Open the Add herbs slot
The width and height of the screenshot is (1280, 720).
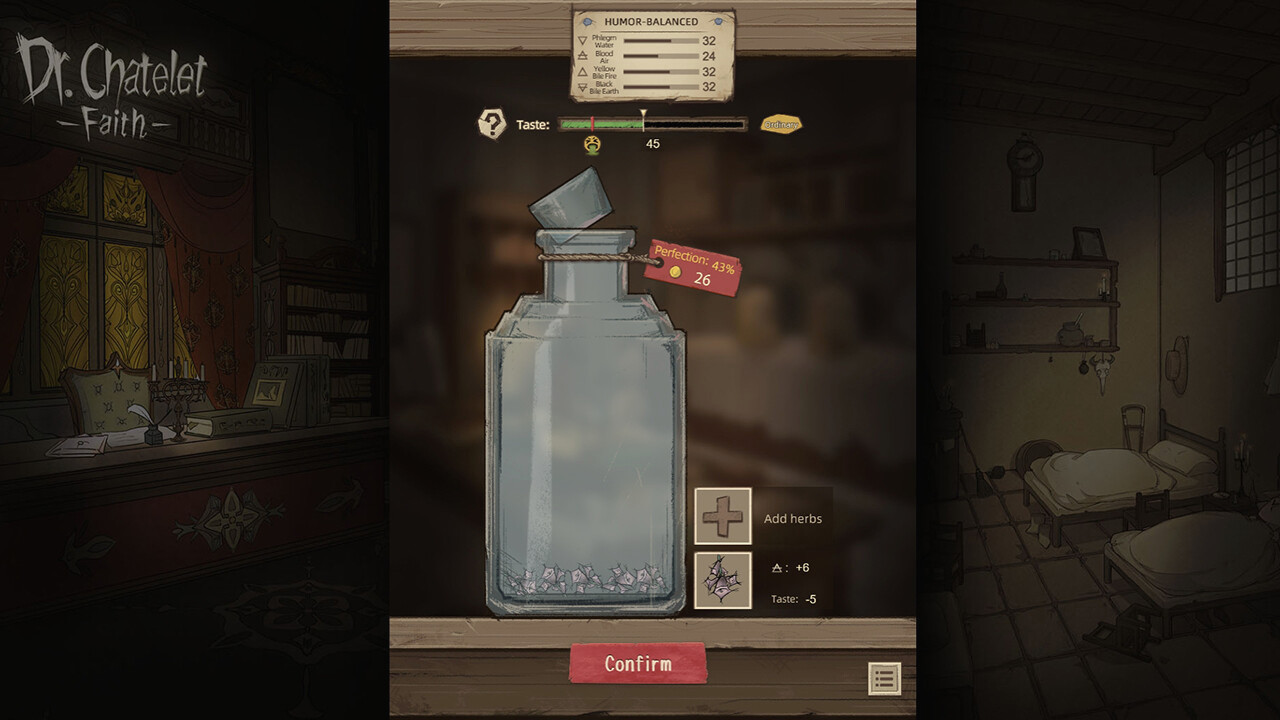(x=723, y=516)
